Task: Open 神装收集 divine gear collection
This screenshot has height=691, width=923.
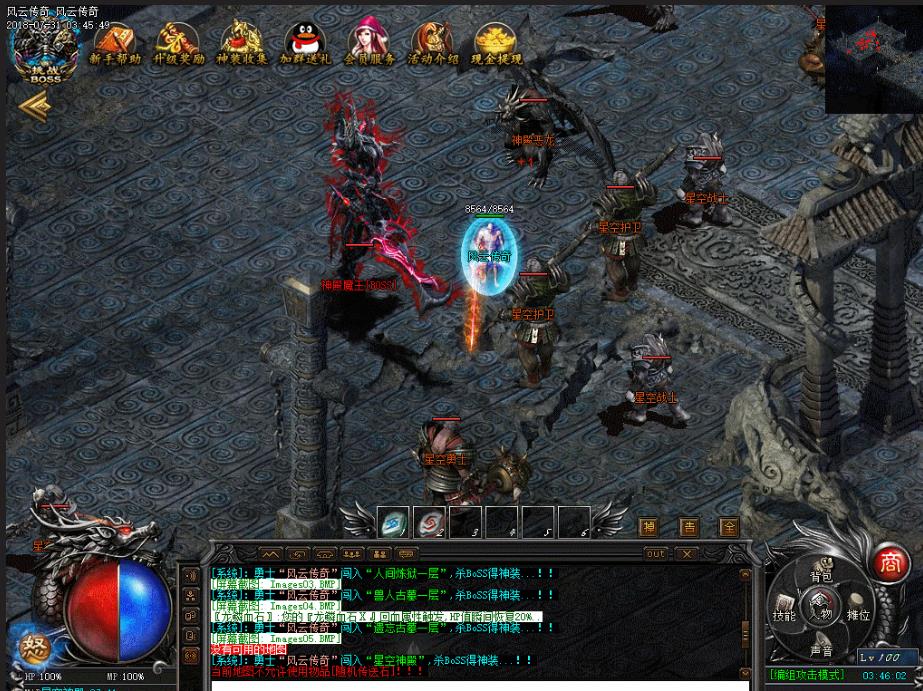Action: click(x=242, y=44)
